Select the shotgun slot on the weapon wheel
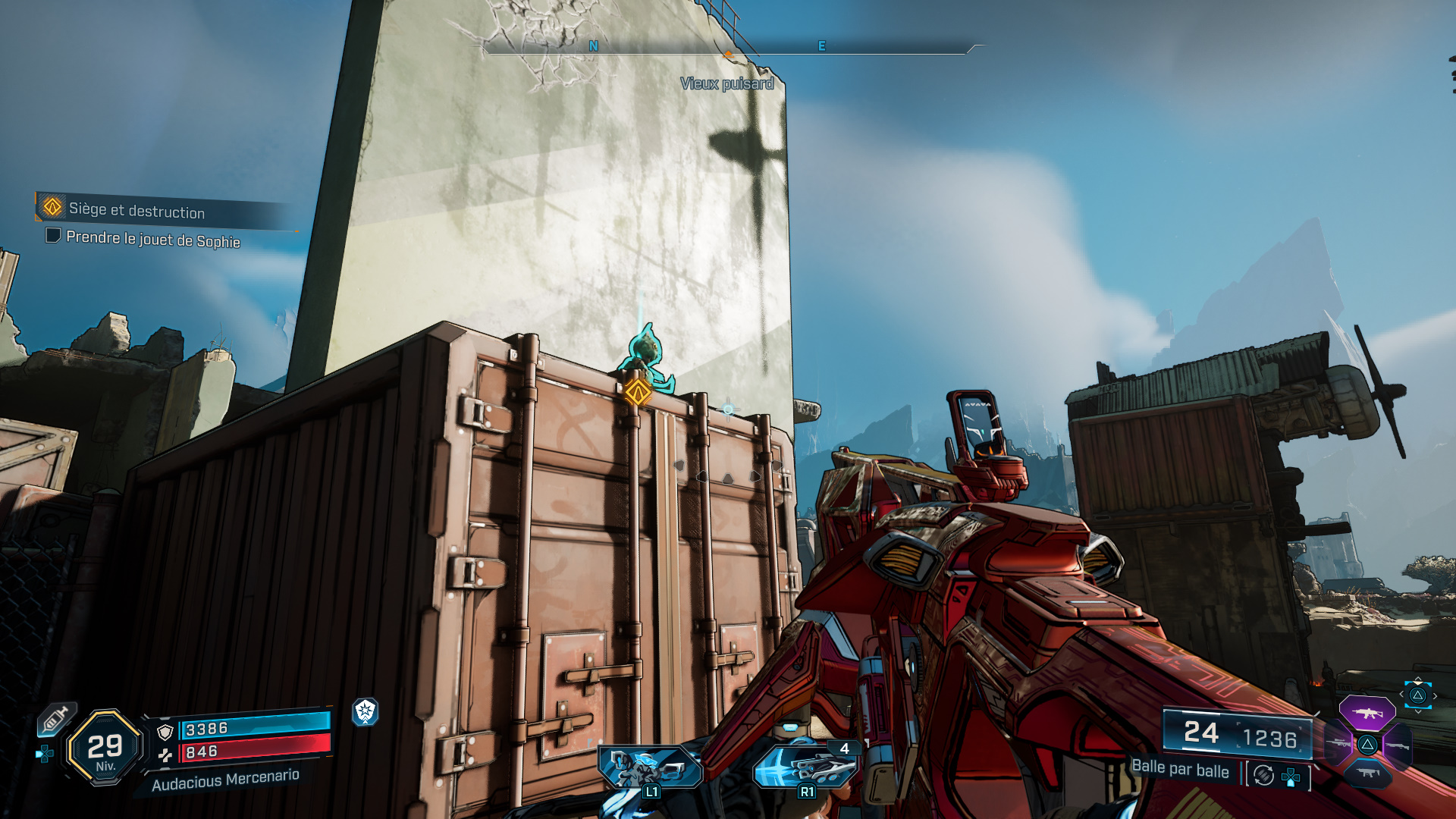This screenshot has height=819, width=1456. click(x=1398, y=746)
